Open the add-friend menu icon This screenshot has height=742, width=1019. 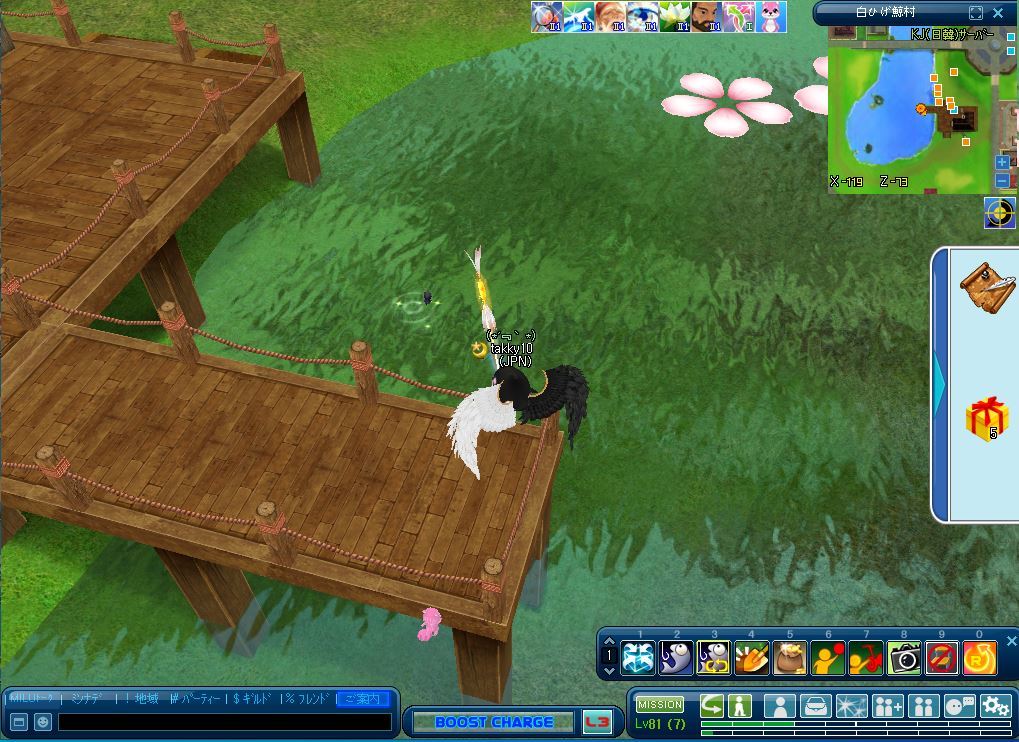pyautogui.click(x=887, y=706)
